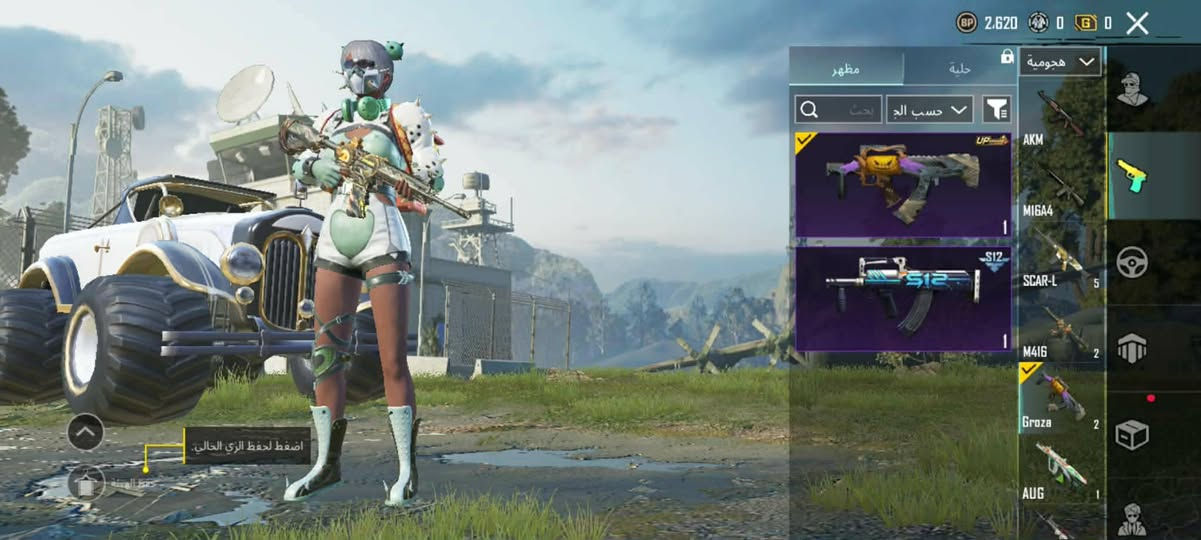Expand the up-arrow circle button
The height and width of the screenshot is (540, 1201).
point(86,432)
